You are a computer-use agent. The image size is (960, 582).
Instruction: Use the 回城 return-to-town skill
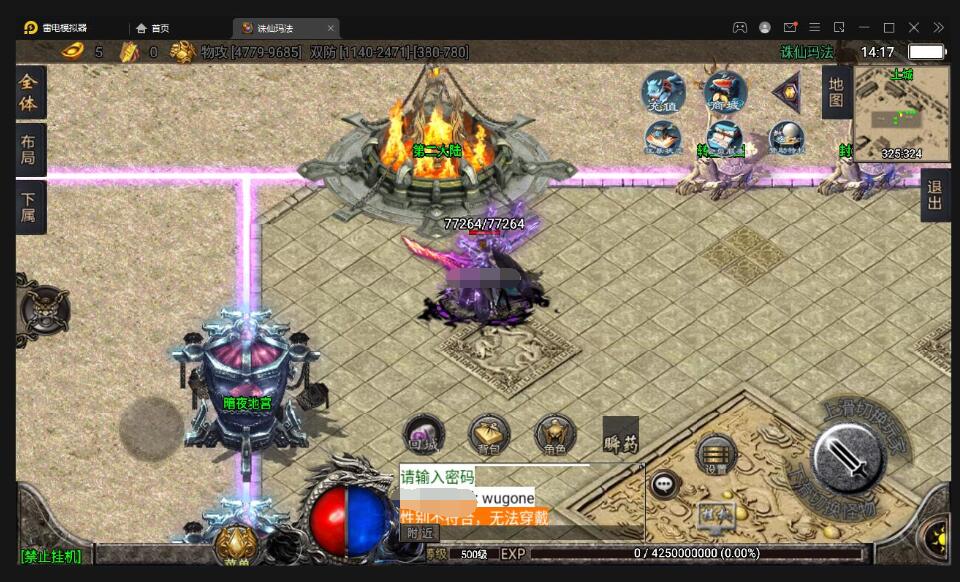point(423,436)
